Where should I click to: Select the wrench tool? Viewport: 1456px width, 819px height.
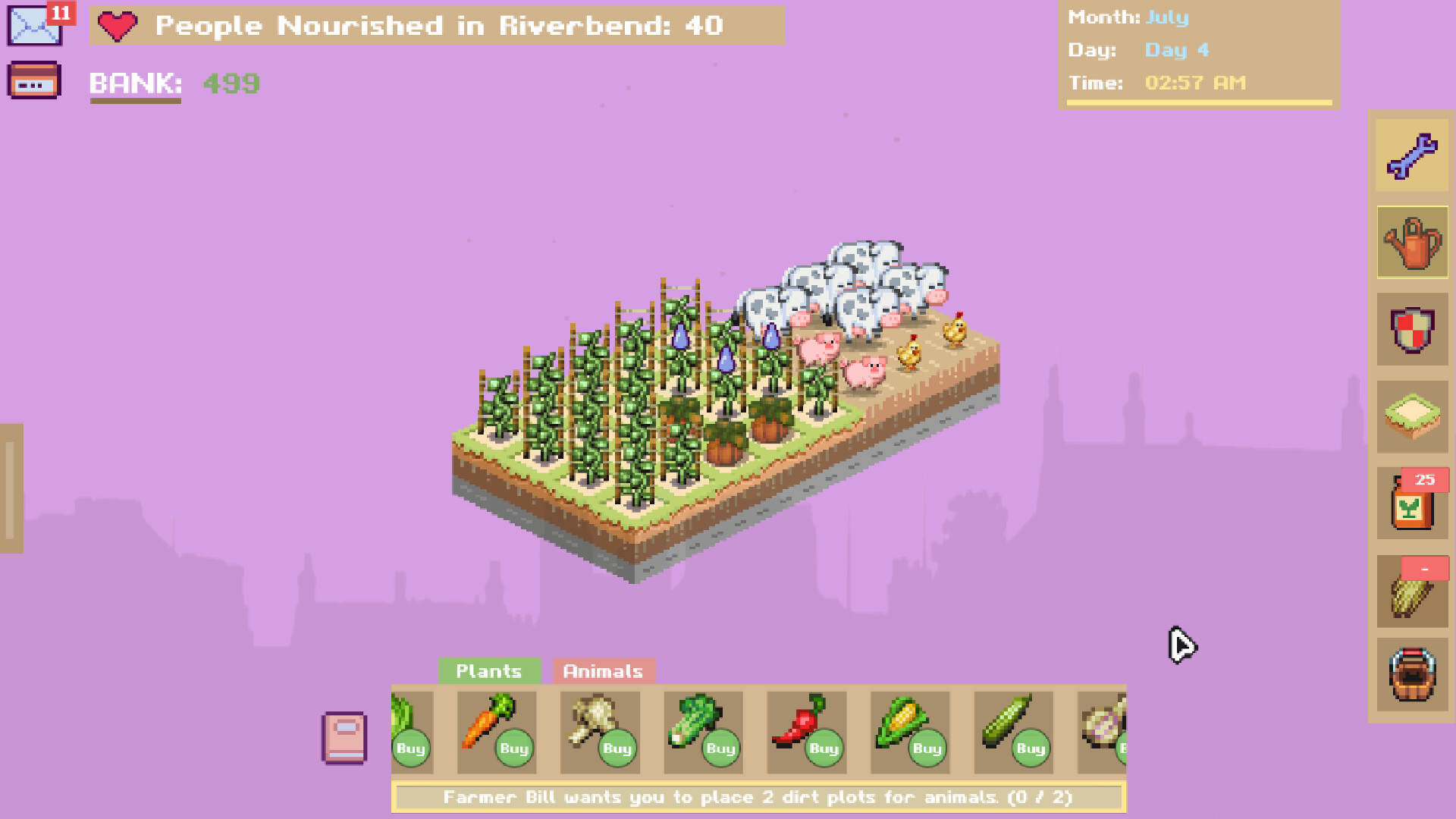click(x=1412, y=154)
